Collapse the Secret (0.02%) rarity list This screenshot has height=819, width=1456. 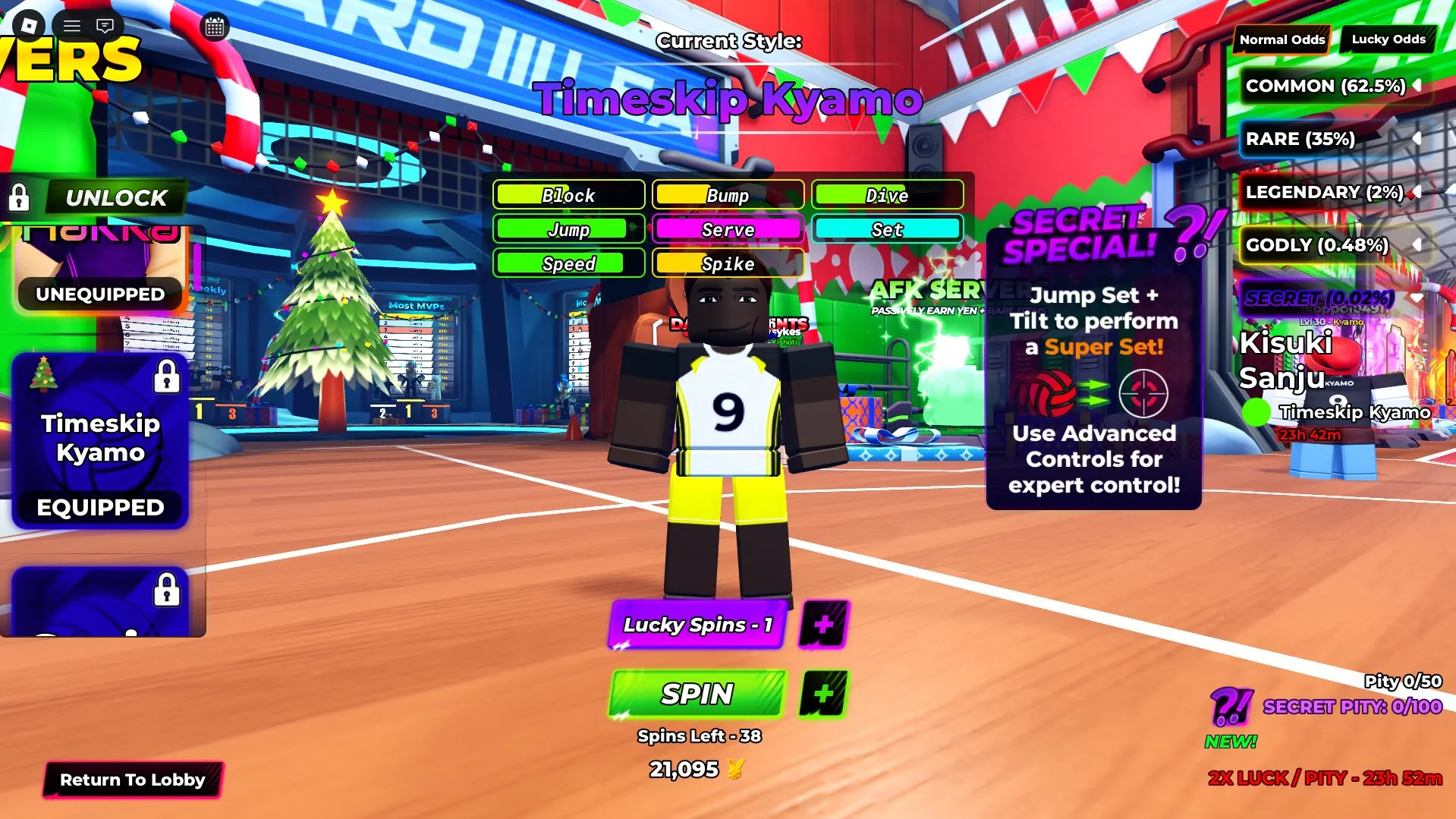tap(1416, 298)
